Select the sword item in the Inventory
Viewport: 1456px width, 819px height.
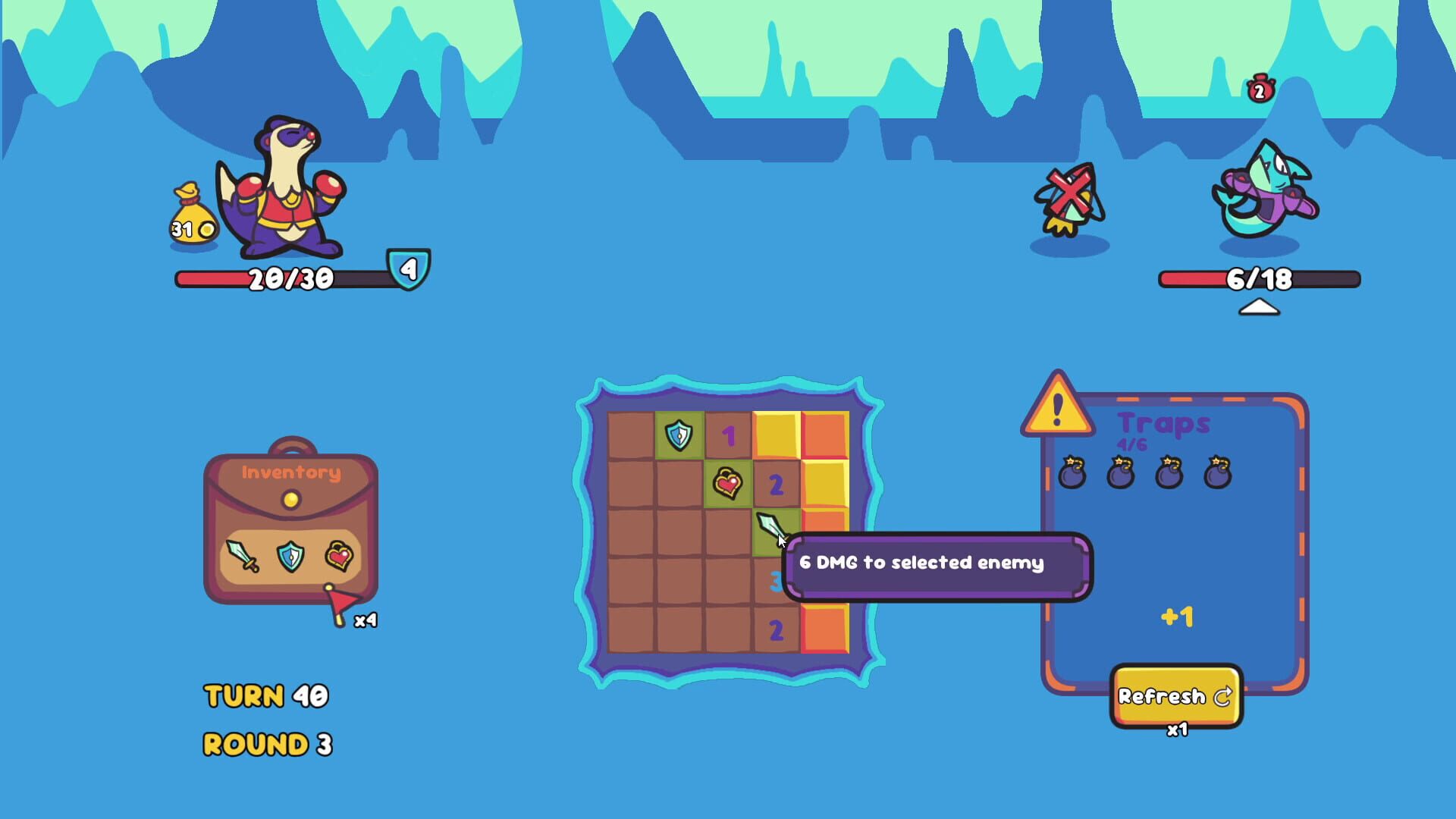point(243,555)
